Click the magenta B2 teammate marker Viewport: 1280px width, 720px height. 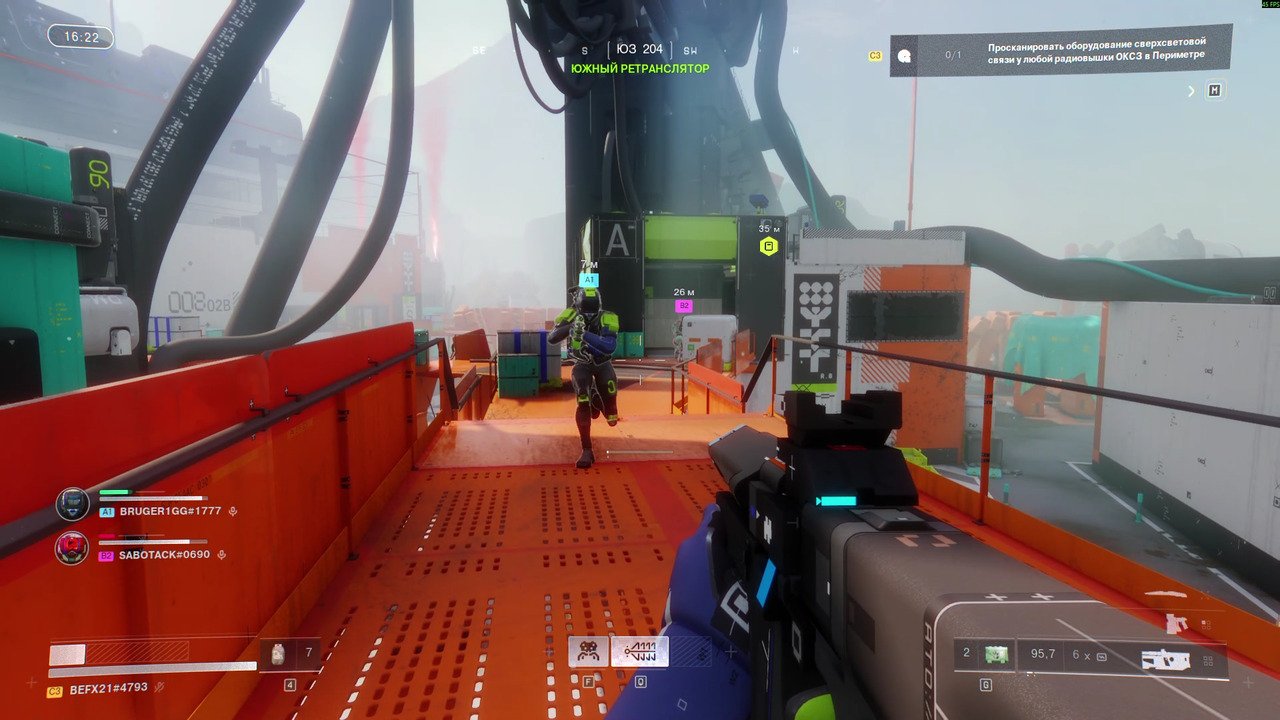[684, 306]
